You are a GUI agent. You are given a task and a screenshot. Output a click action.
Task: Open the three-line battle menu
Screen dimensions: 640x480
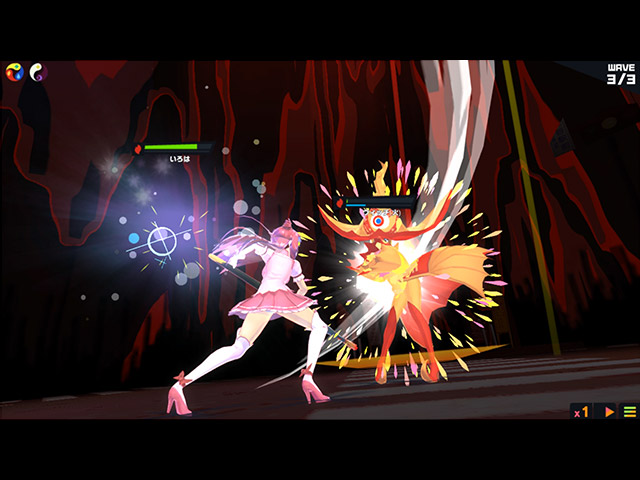[629, 411]
